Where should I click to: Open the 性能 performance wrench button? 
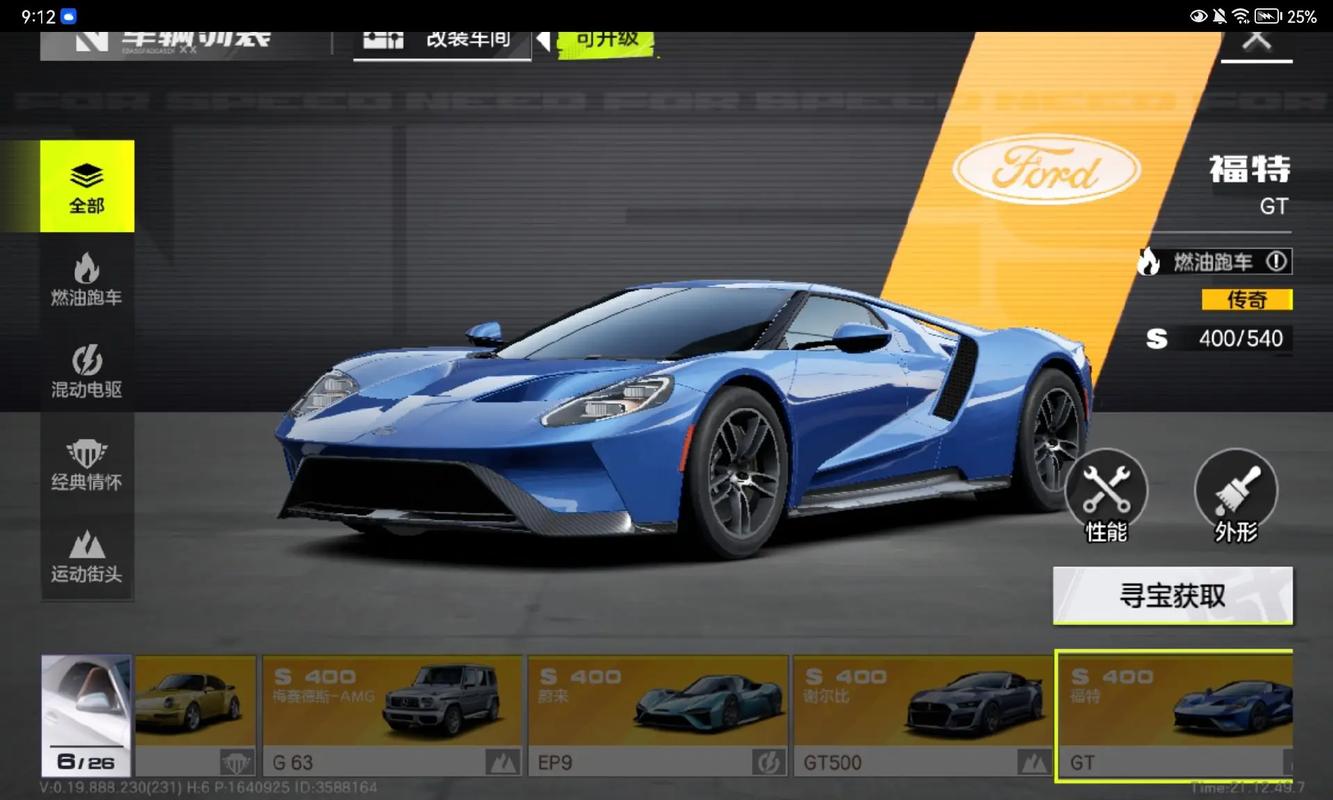click(x=1106, y=495)
